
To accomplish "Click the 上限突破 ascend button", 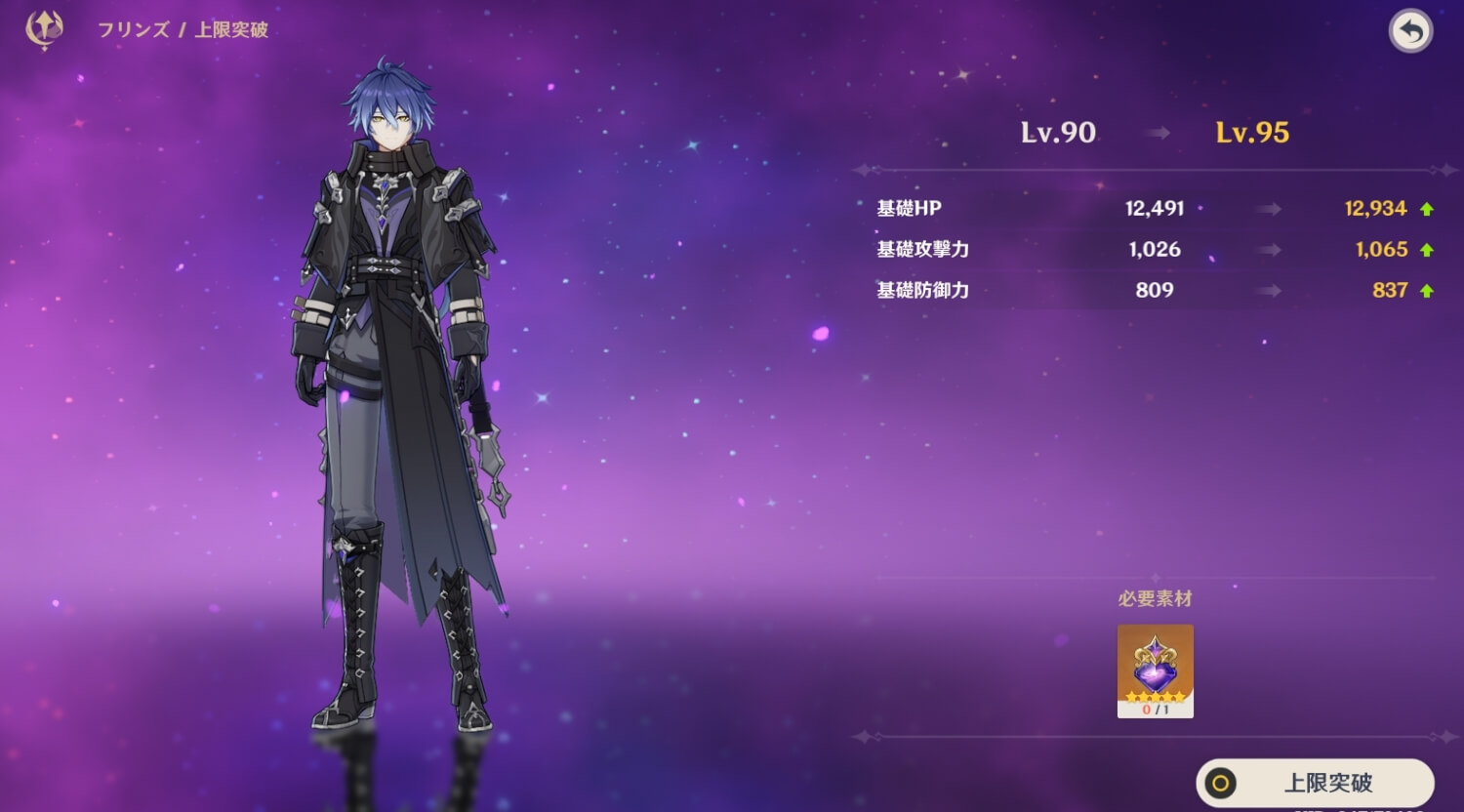I will (x=1315, y=782).
